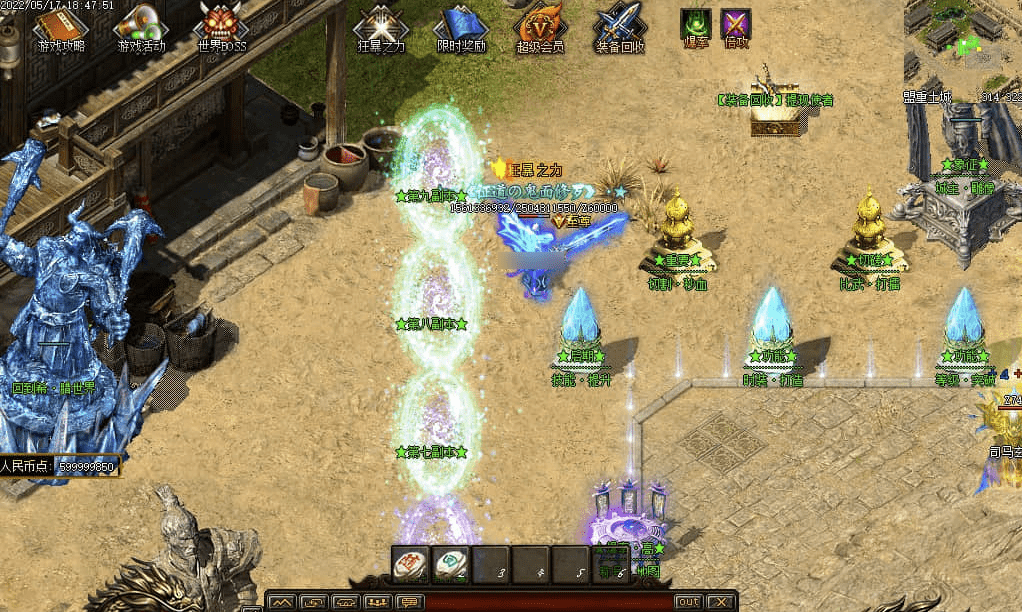
Task: Select the purple 倍攻 attack multiplier icon
Action: tap(736, 23)
